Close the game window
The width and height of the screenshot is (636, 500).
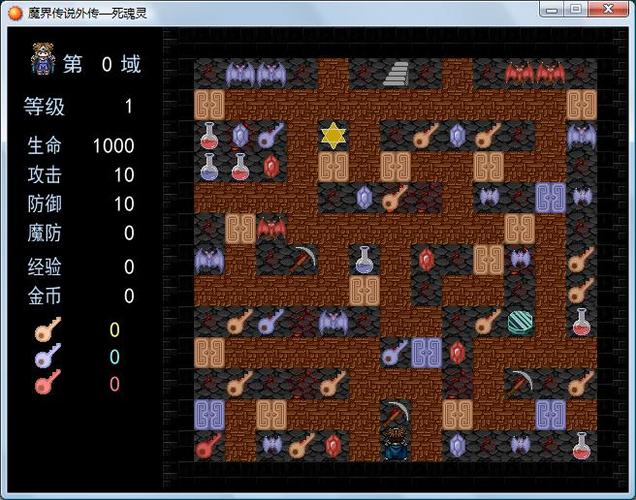click(x=606, y=9)
